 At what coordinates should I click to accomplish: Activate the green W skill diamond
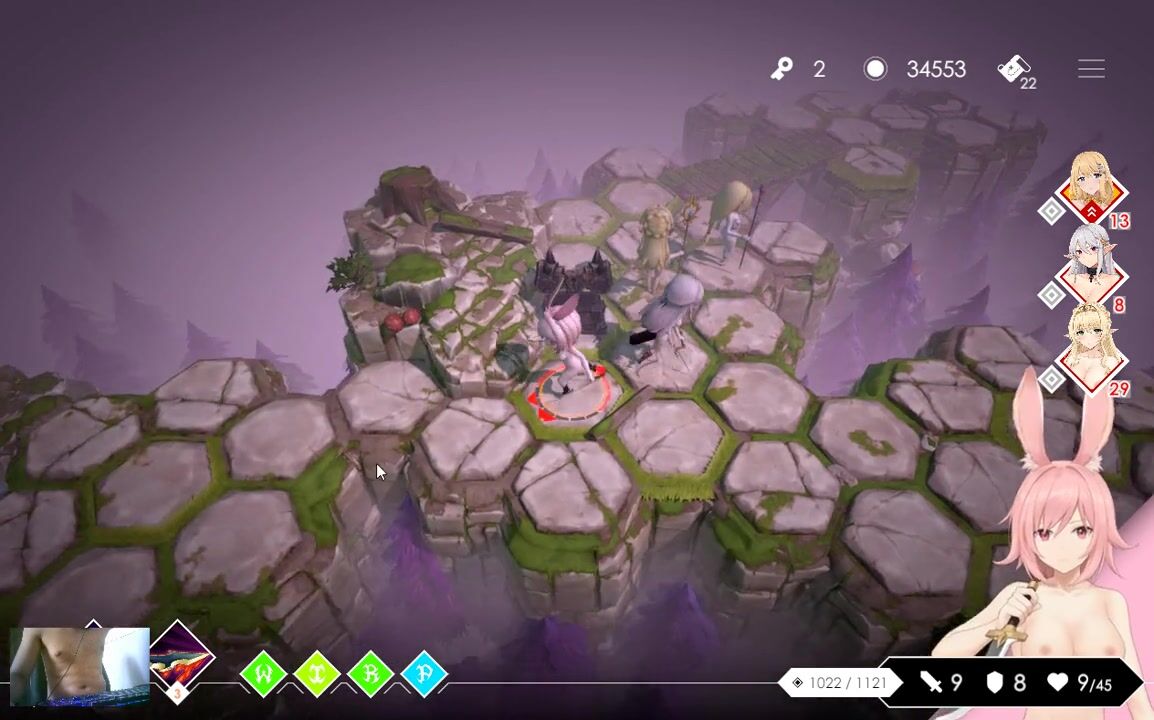(264, 675)
